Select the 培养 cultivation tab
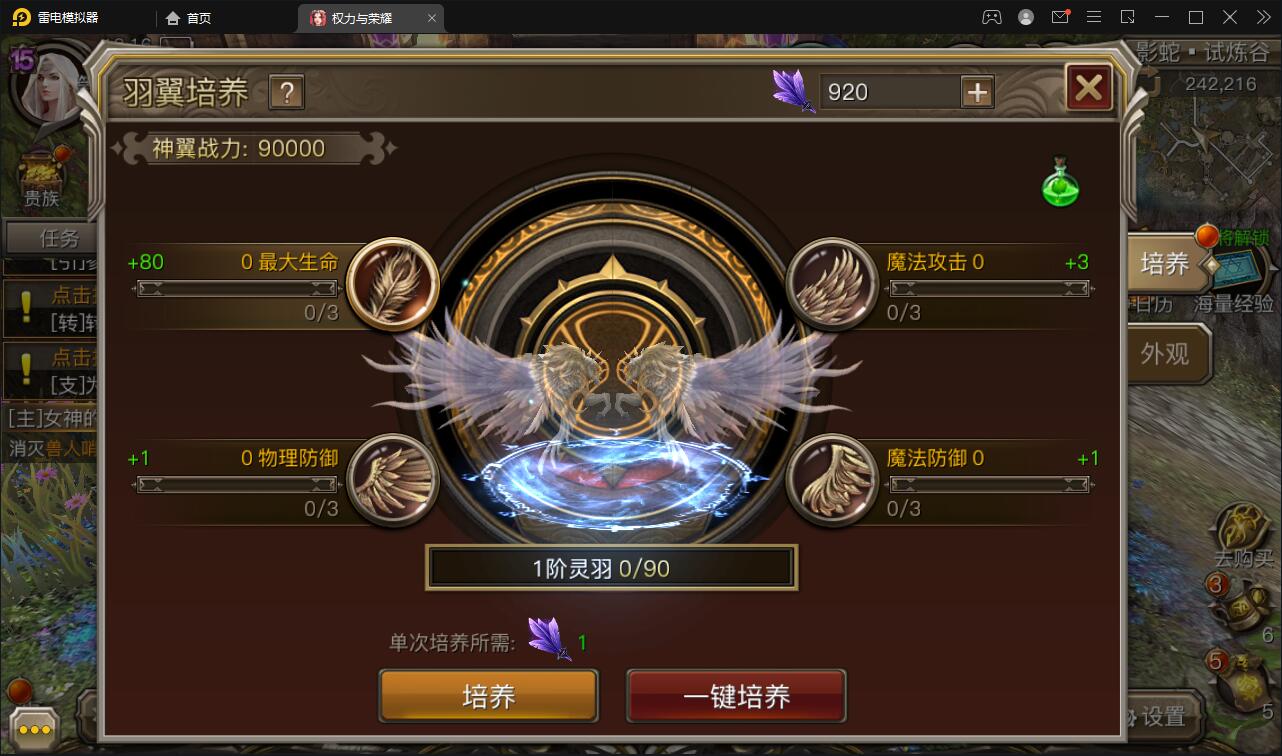Screen dimensions: 1282x756 [x=1167, y=263]
